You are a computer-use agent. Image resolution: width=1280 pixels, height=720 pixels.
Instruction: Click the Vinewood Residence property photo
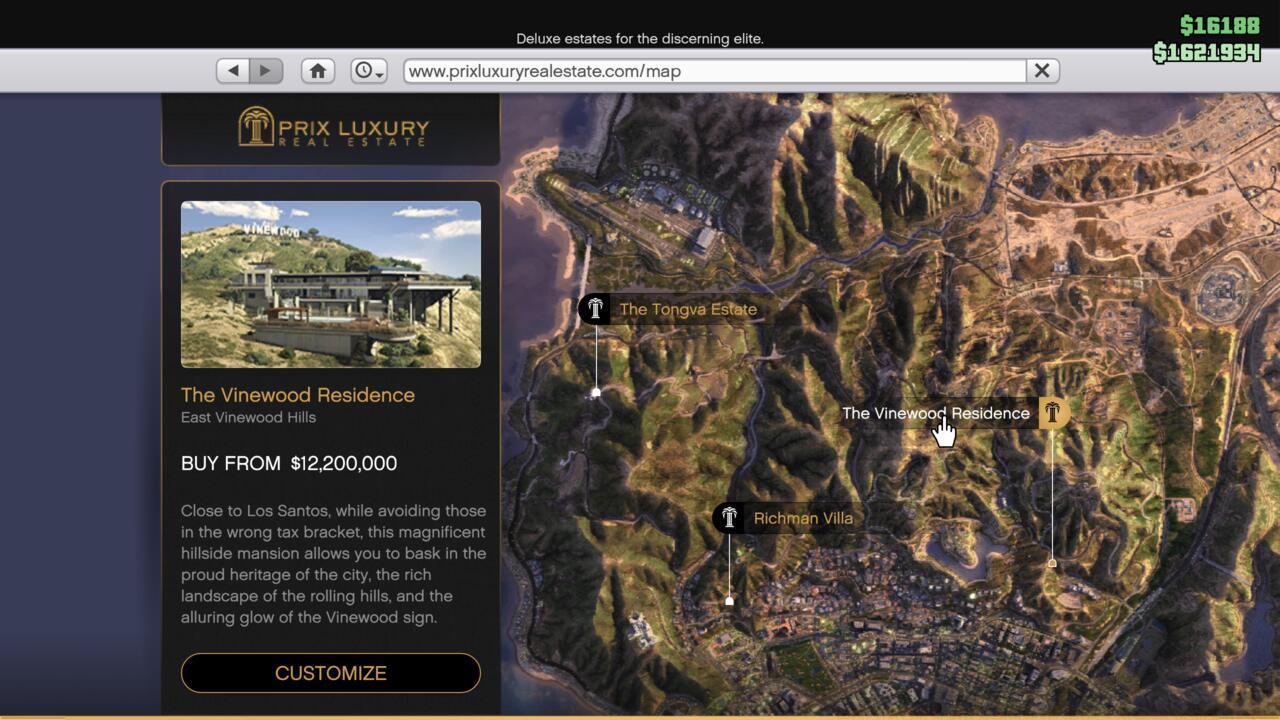point(330,283)
